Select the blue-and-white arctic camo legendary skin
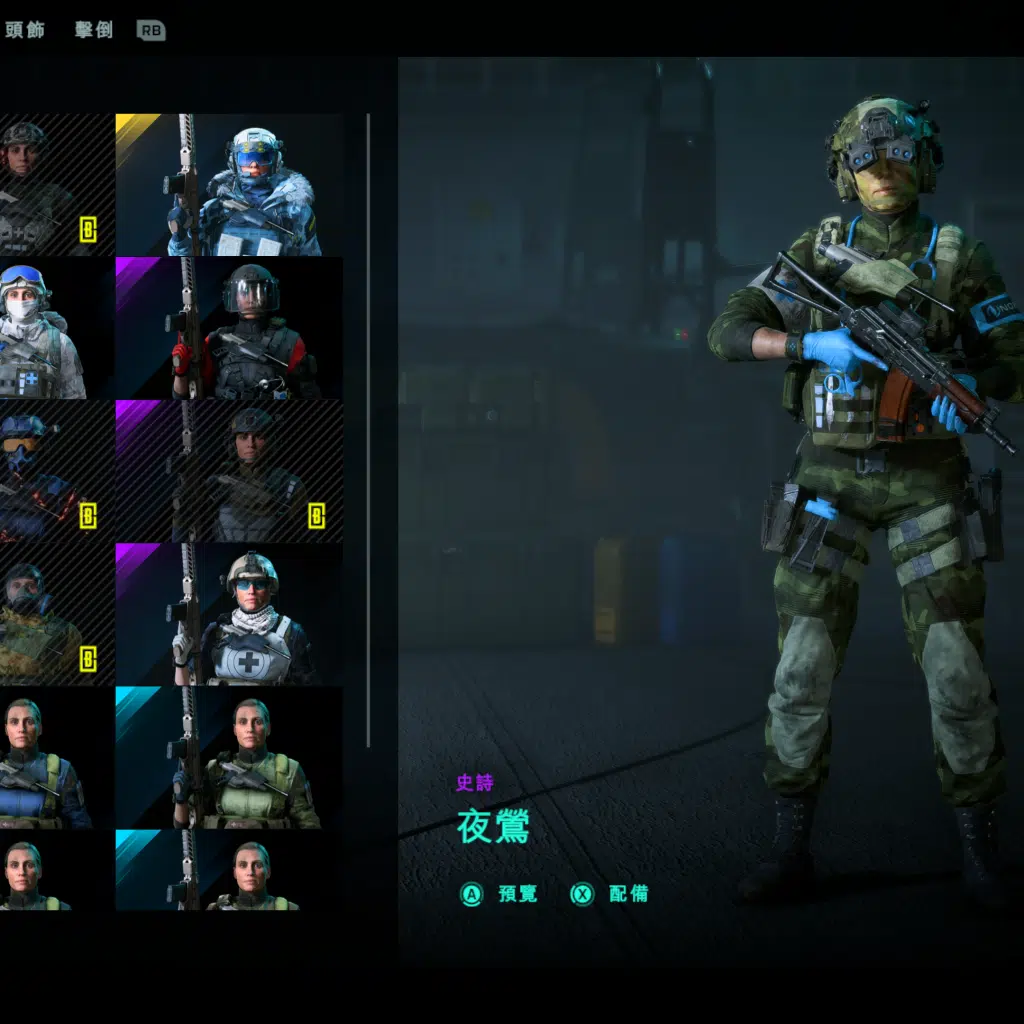 [x=229, y=185]
